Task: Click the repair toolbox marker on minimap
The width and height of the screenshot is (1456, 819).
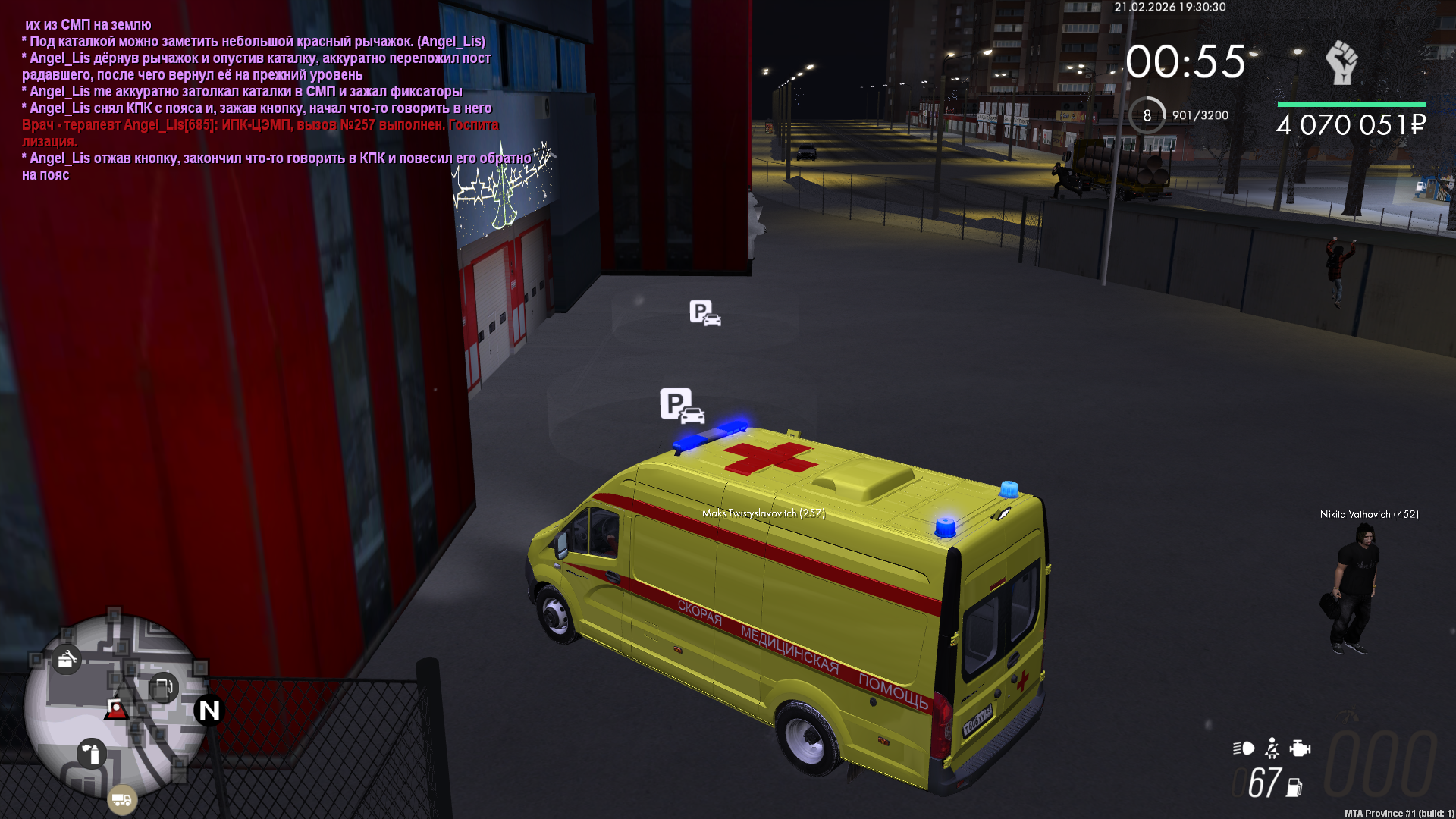Action: 67,660
